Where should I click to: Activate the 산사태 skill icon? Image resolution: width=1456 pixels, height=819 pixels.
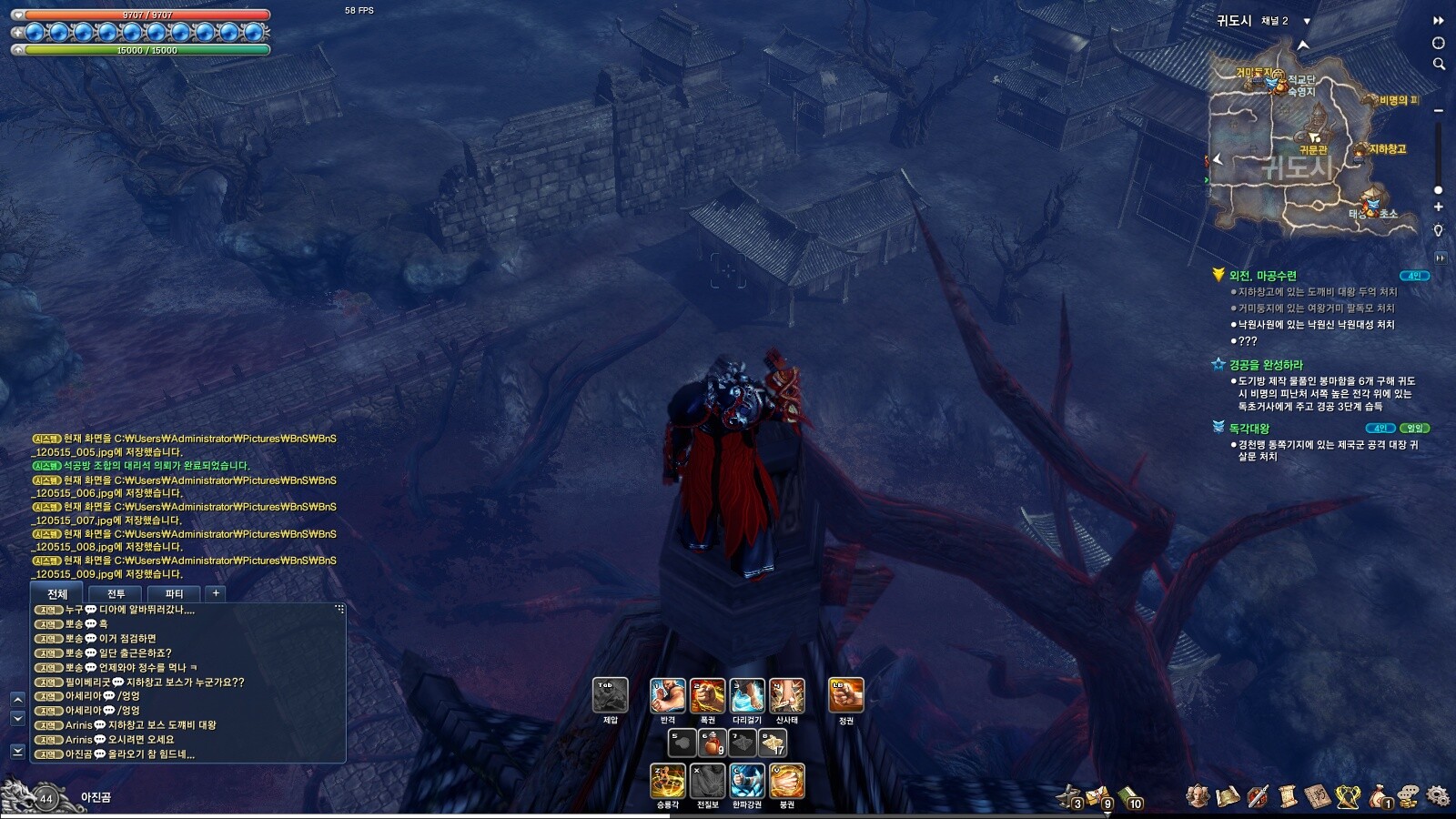(x=786, y=696)
